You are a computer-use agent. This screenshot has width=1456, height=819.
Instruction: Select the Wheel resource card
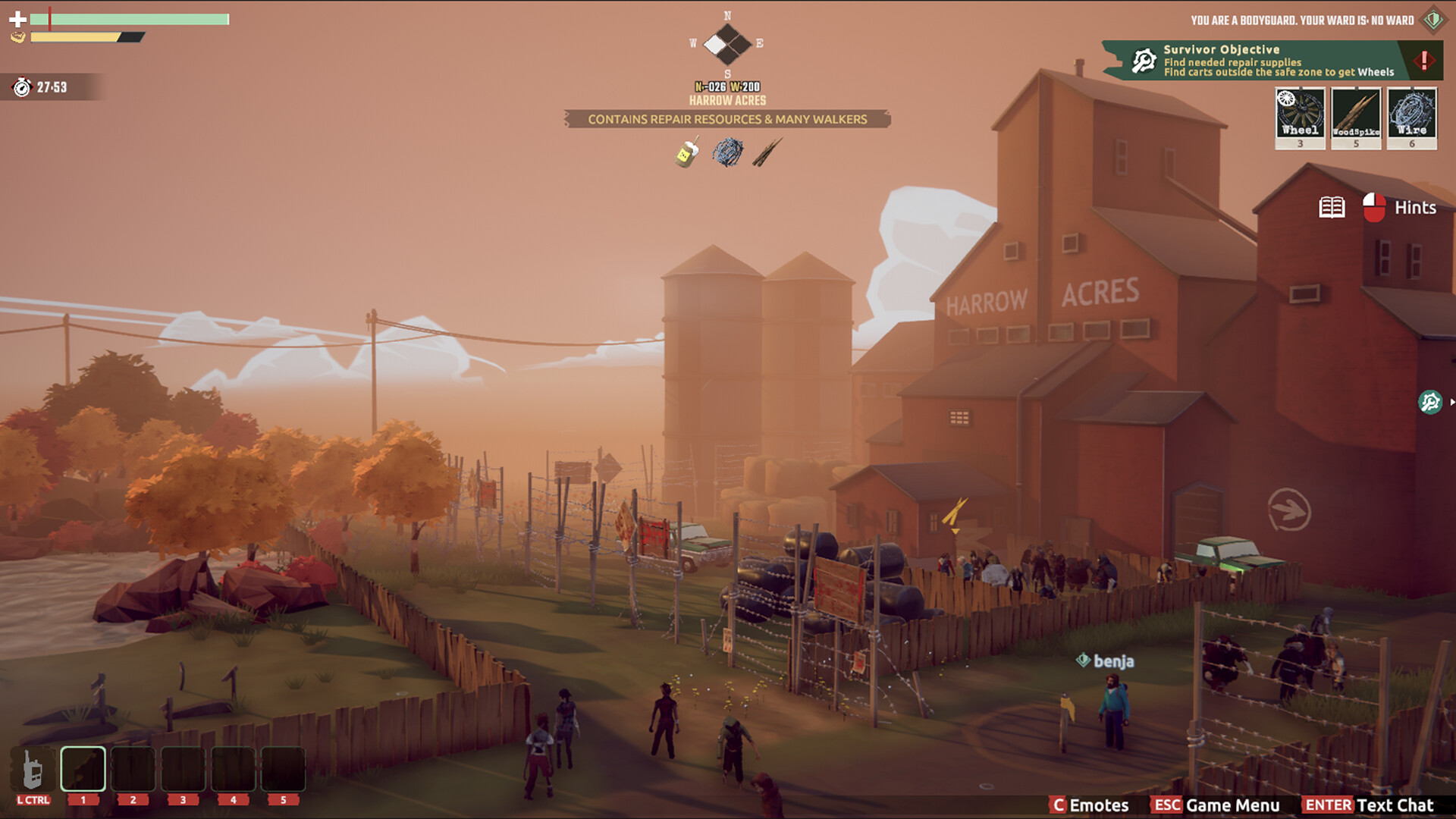click(x=1300, y=118)
